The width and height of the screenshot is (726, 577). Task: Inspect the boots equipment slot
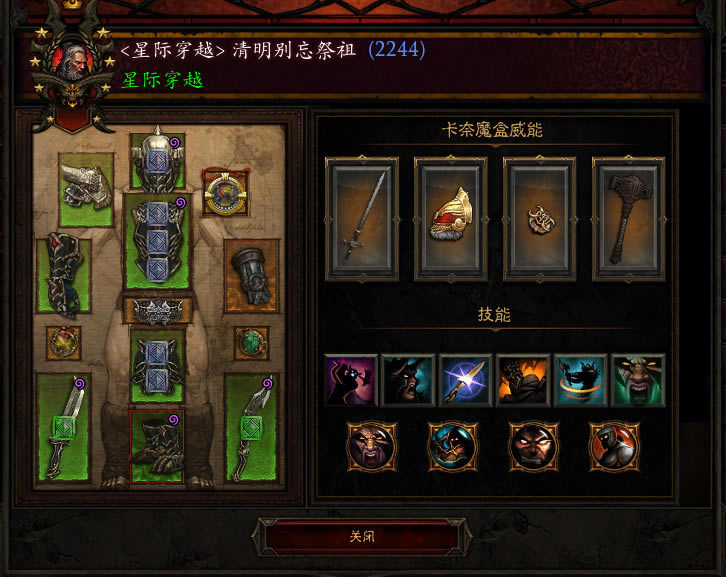point(157,443)
